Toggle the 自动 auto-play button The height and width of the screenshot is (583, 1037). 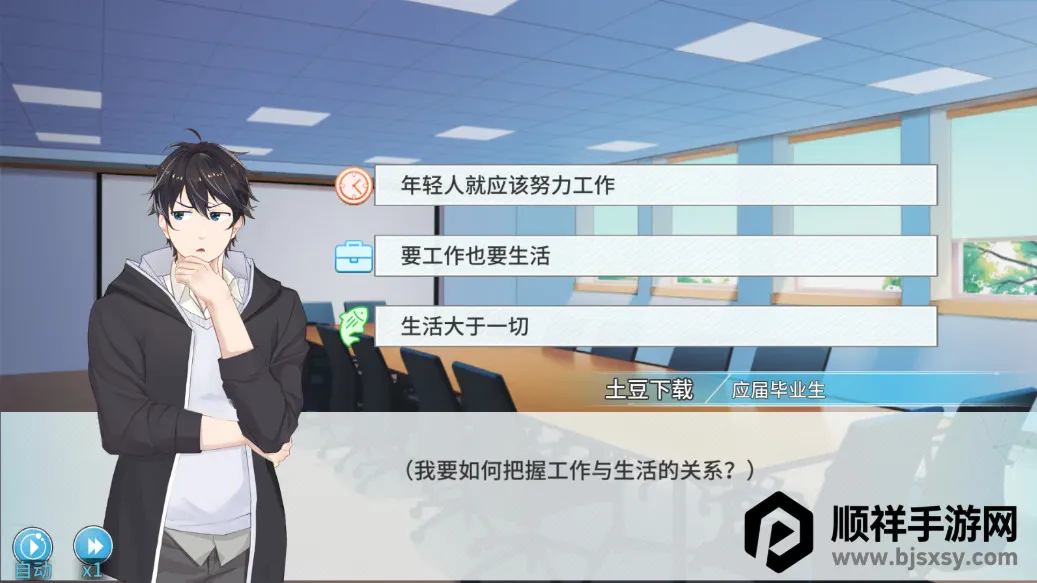[33, 548]
